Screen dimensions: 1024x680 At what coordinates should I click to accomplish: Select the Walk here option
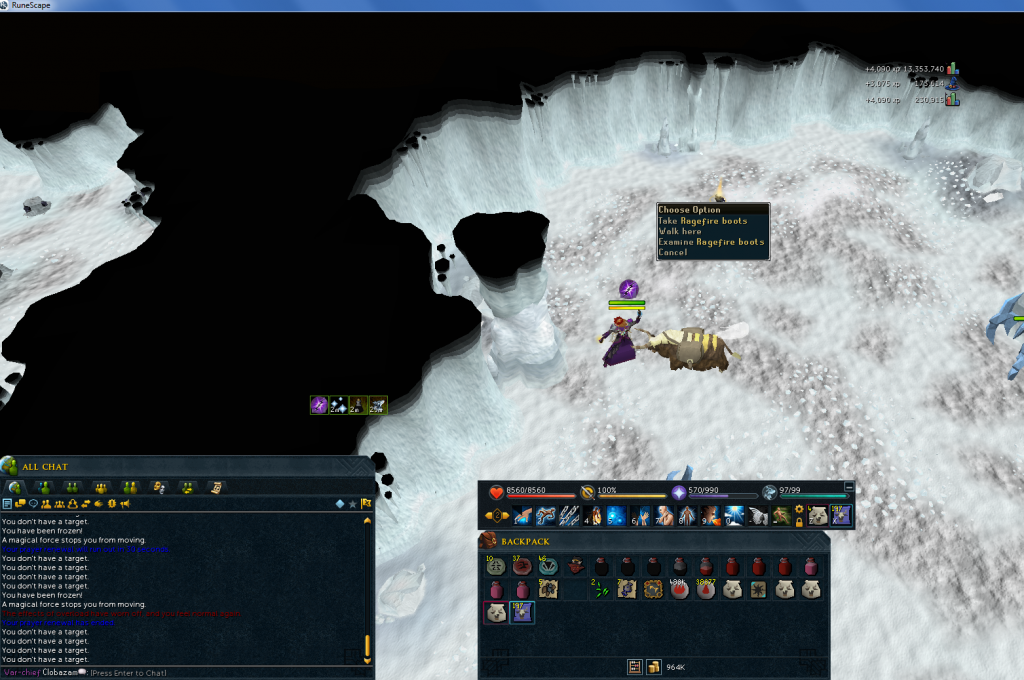point(680,231)
